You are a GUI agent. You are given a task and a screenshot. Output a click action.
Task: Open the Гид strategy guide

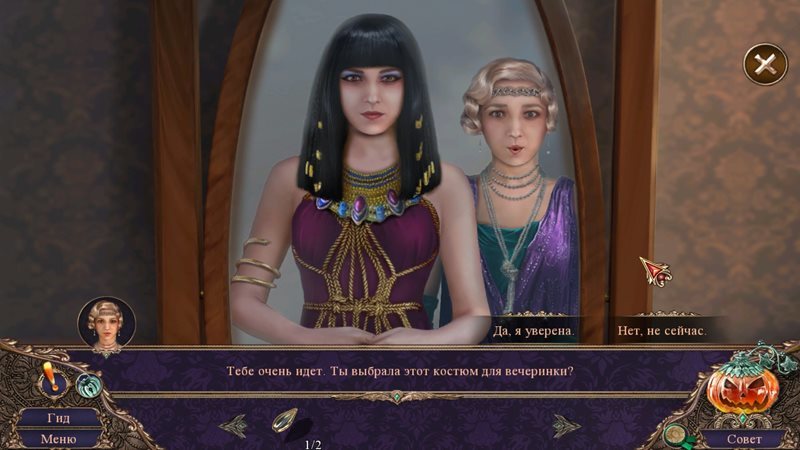coord(58,417)
